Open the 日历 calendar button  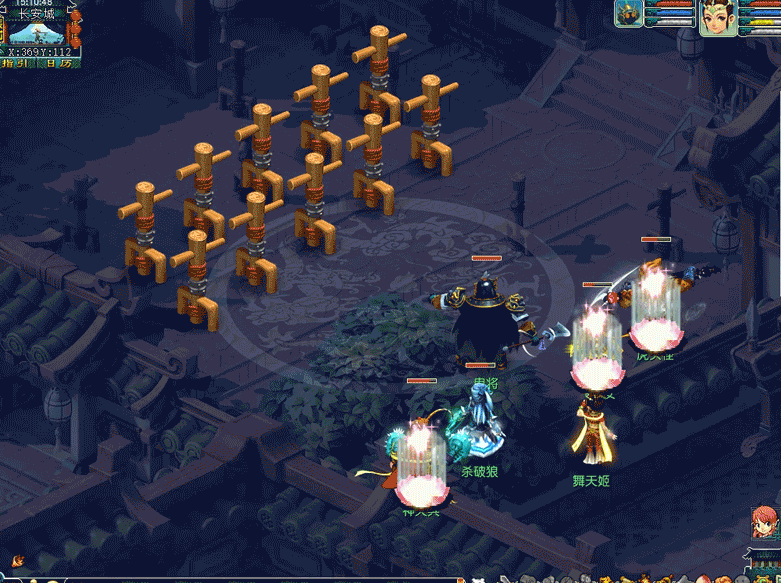(58, 63)
